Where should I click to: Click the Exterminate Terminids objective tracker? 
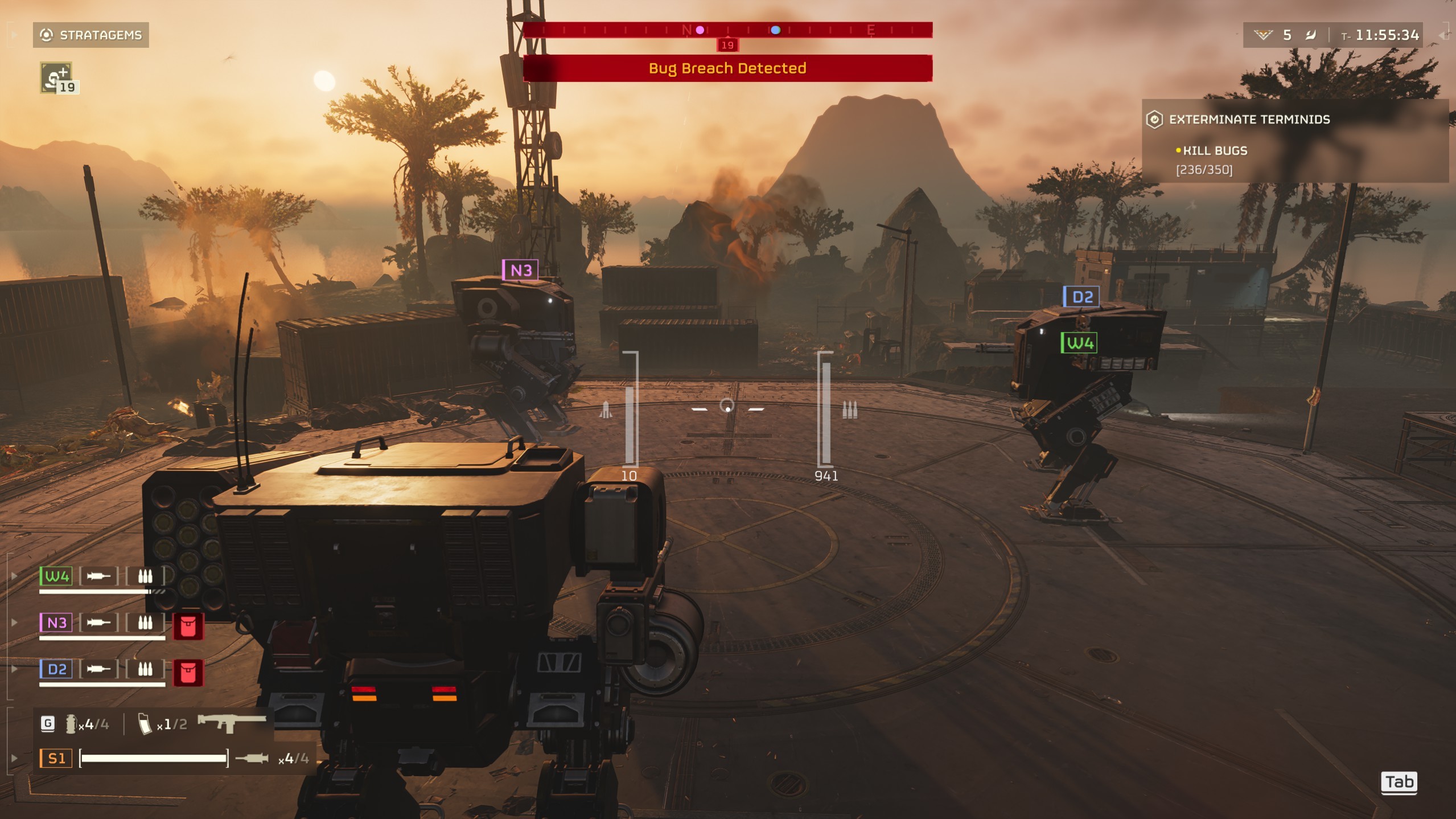[1249, 120]
